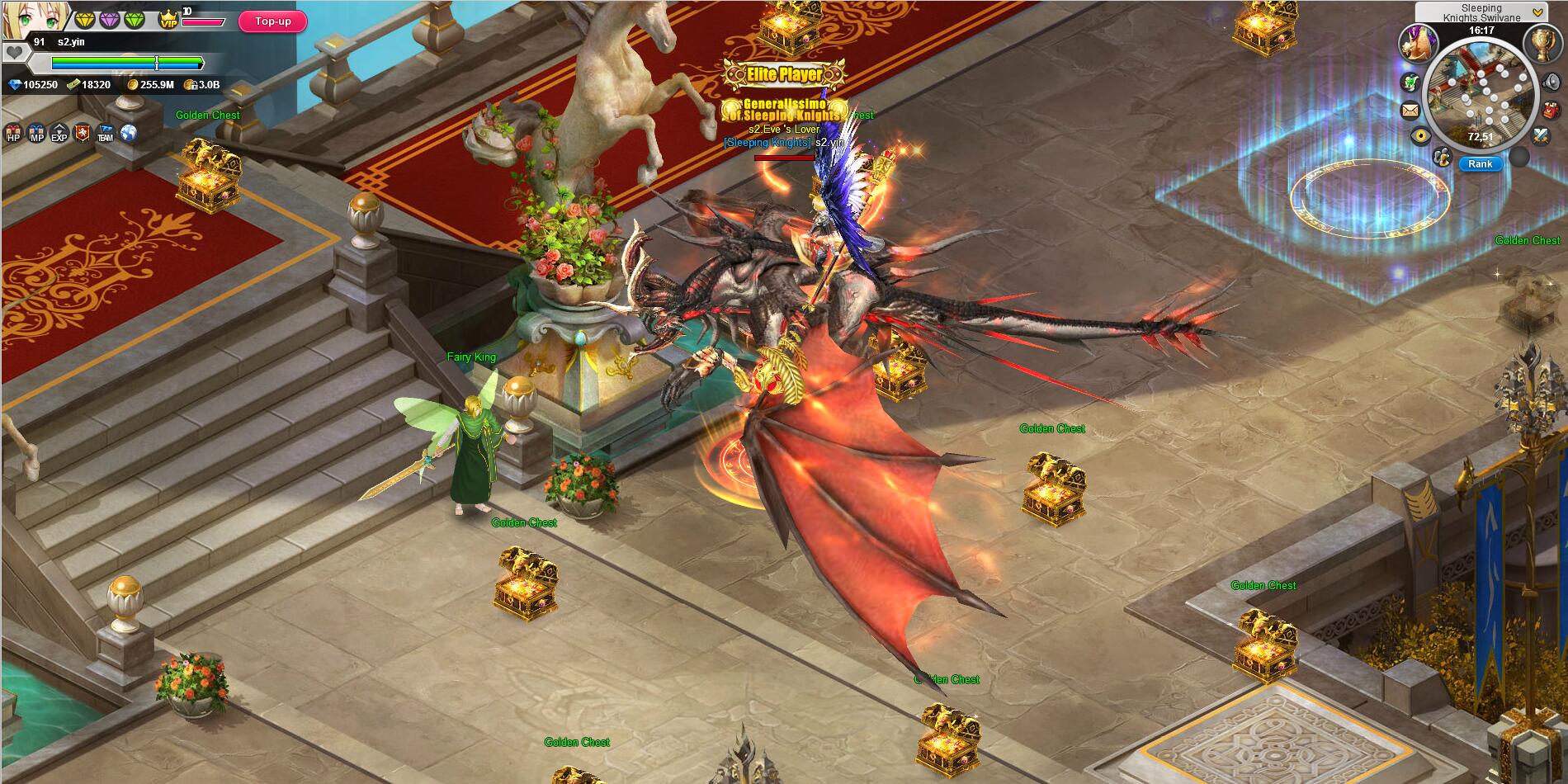Open the mail envelope icon

tap(1410, 110)
